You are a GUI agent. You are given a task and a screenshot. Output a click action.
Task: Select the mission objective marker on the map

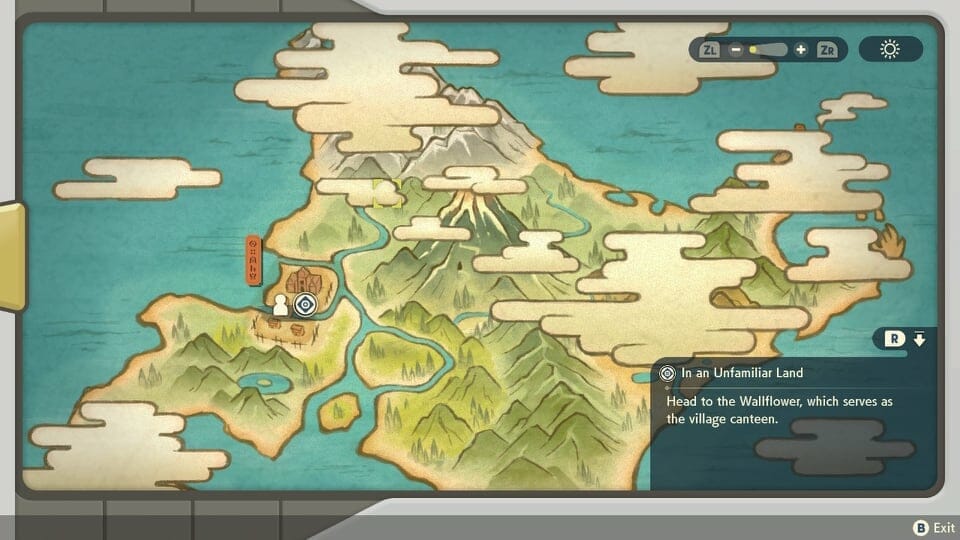click(305, 304)
